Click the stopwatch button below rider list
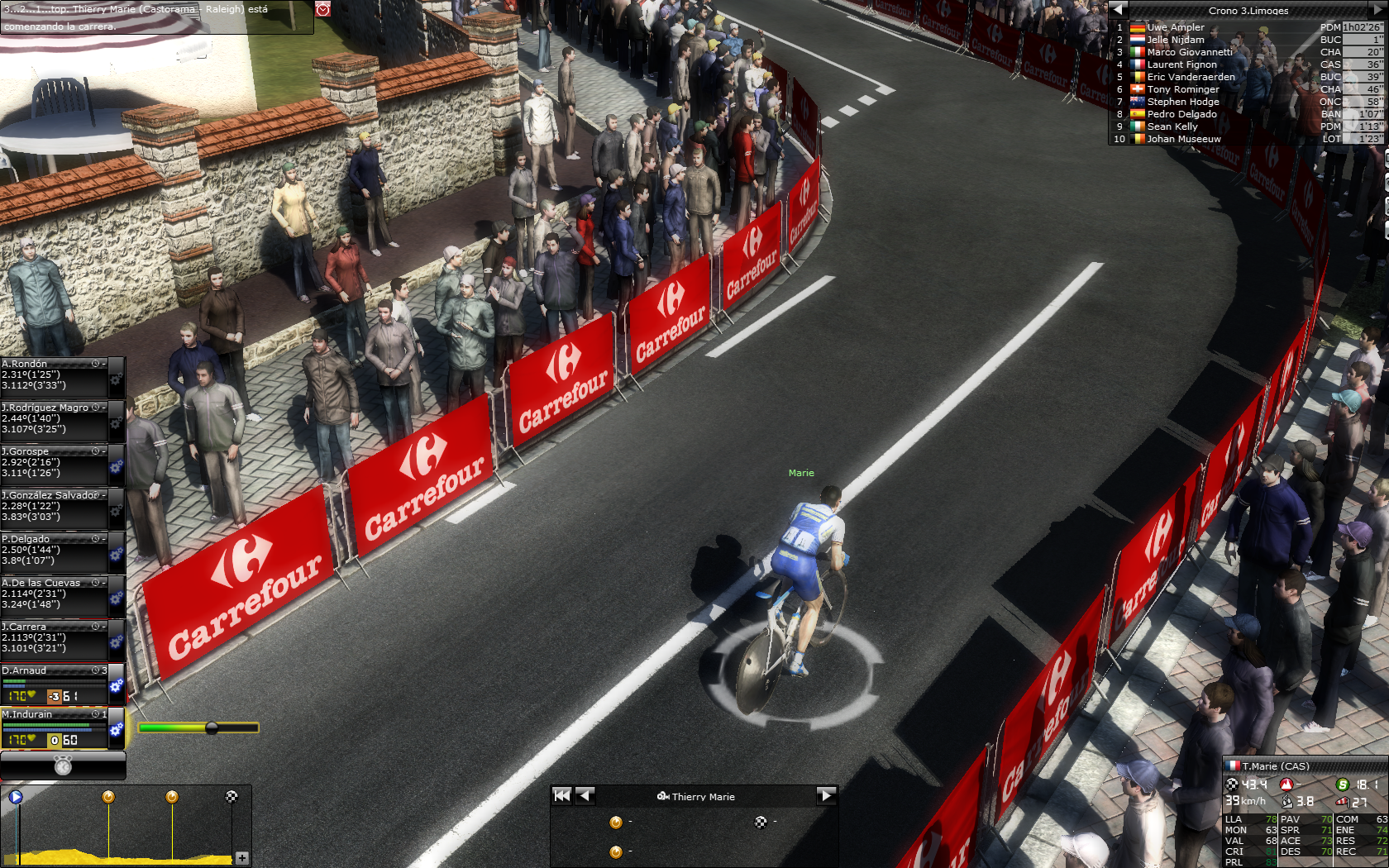The image size is (1389, 868). point(63,766)
